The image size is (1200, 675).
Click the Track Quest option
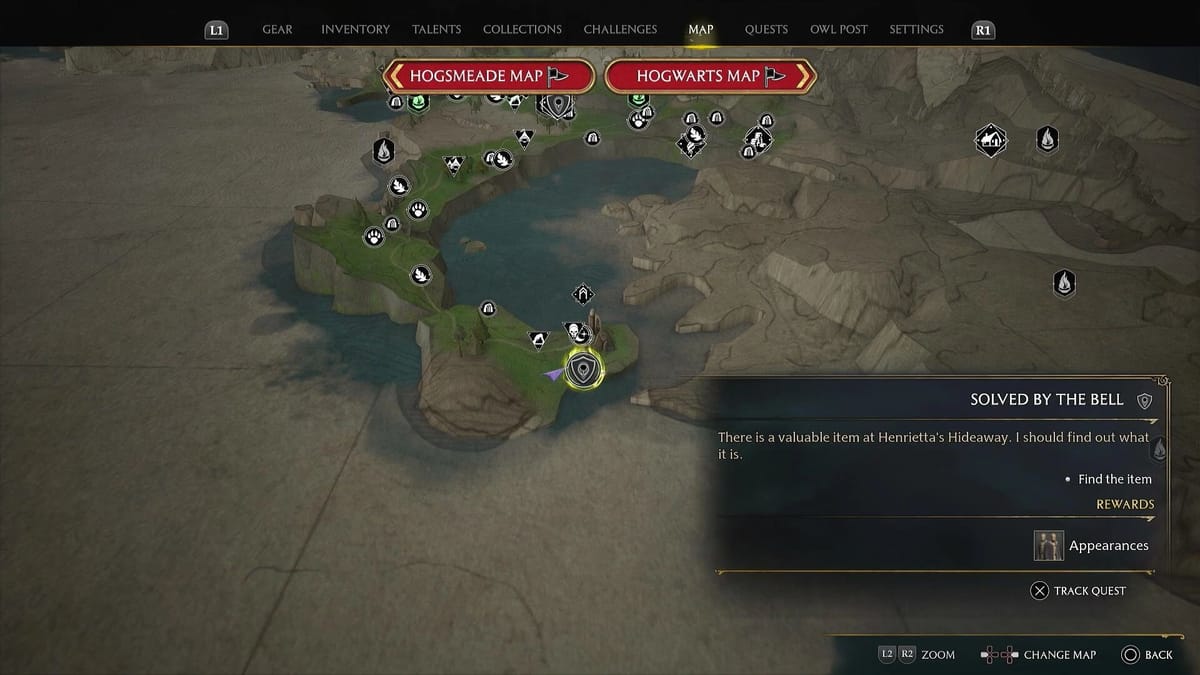(x=1078, y=591)
